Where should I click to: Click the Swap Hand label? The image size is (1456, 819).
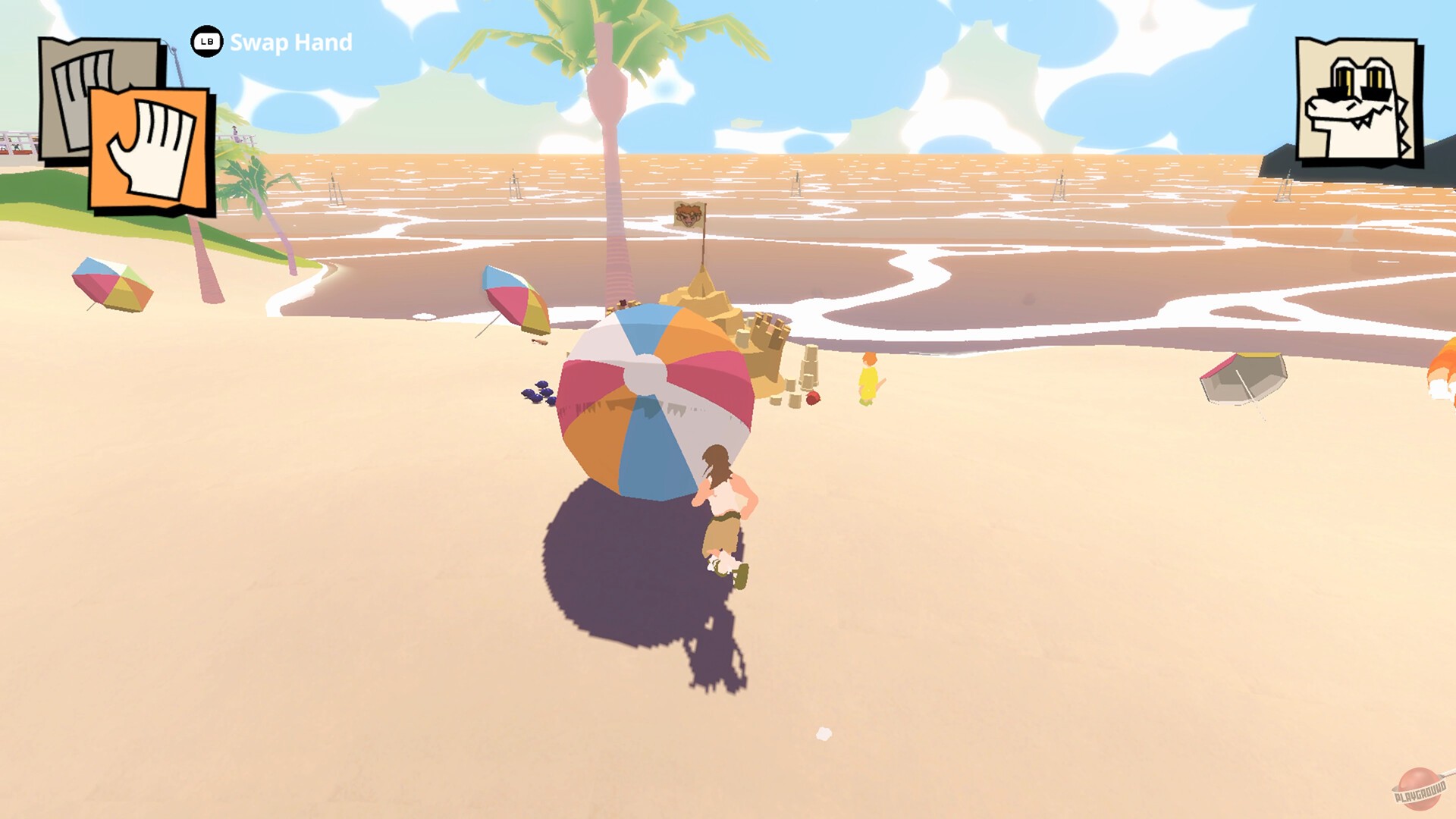pyautogui.click(x=290, y=43)
